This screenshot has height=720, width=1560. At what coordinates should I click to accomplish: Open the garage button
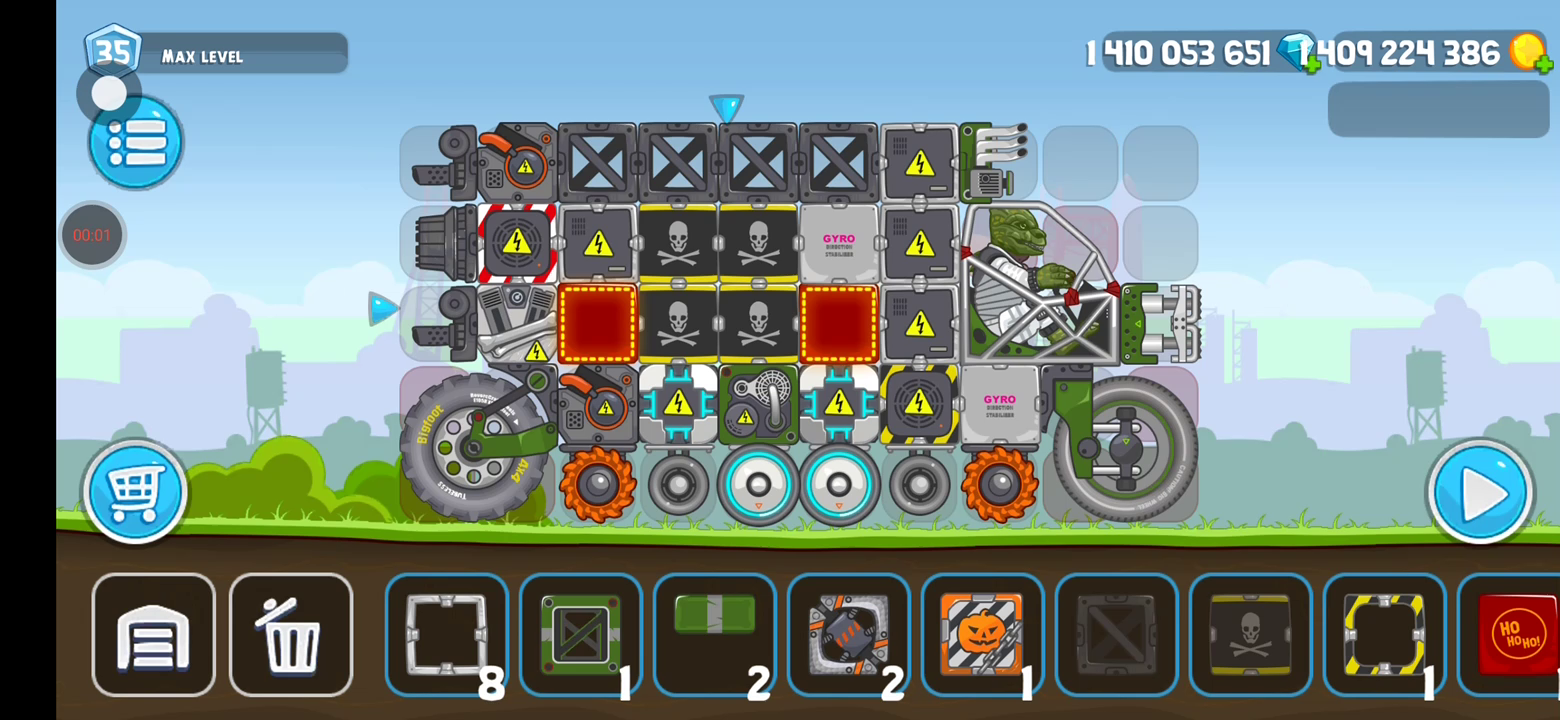coord(153,635)
